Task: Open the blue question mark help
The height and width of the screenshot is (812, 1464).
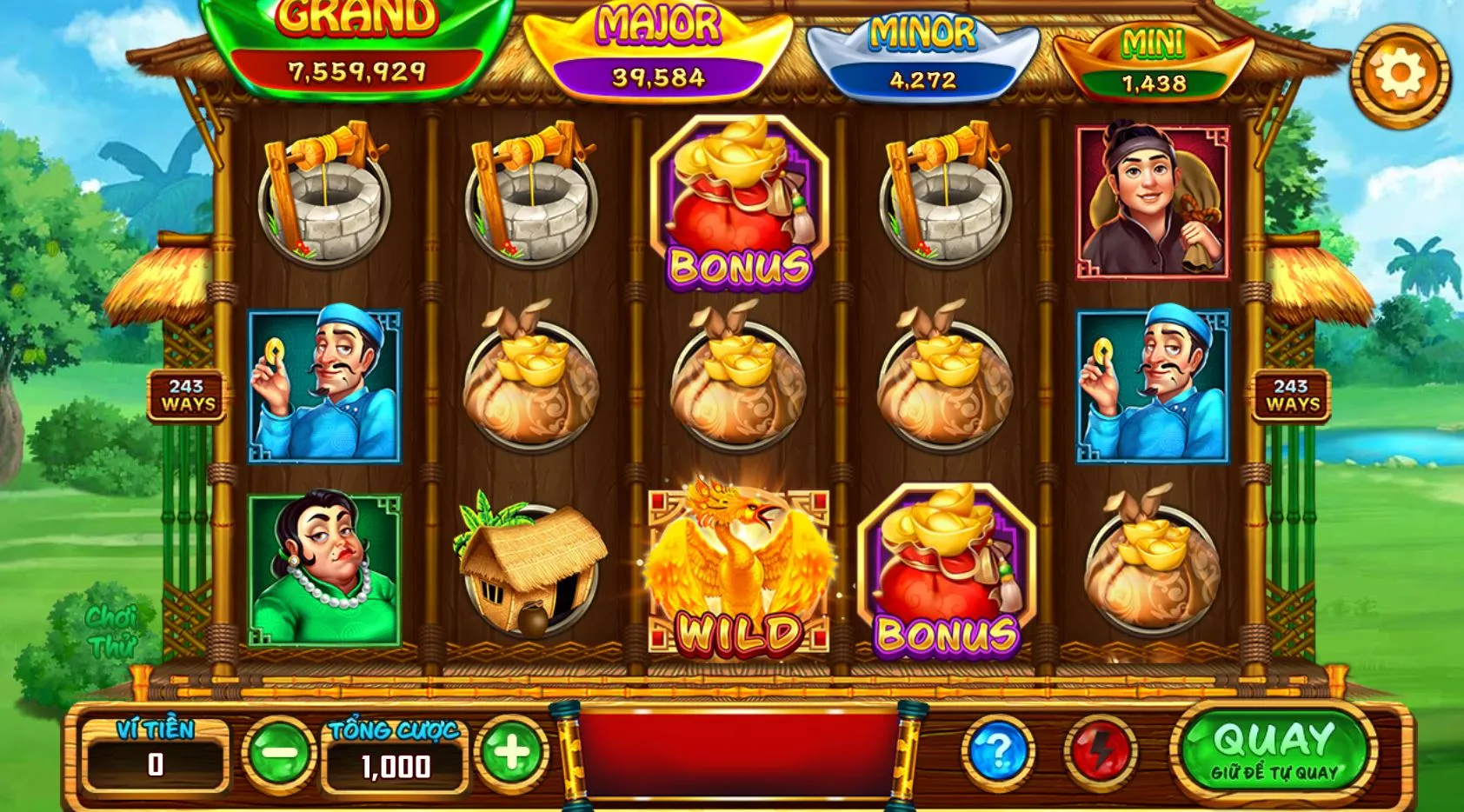Action: click(997, 751)
